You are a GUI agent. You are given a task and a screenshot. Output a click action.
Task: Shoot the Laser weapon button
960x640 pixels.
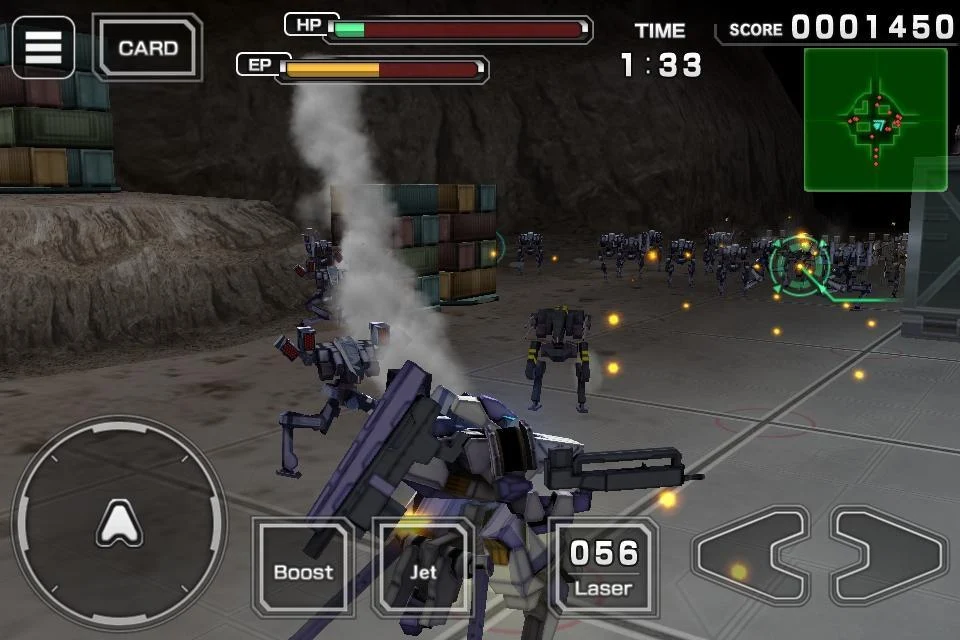[603, 567]
